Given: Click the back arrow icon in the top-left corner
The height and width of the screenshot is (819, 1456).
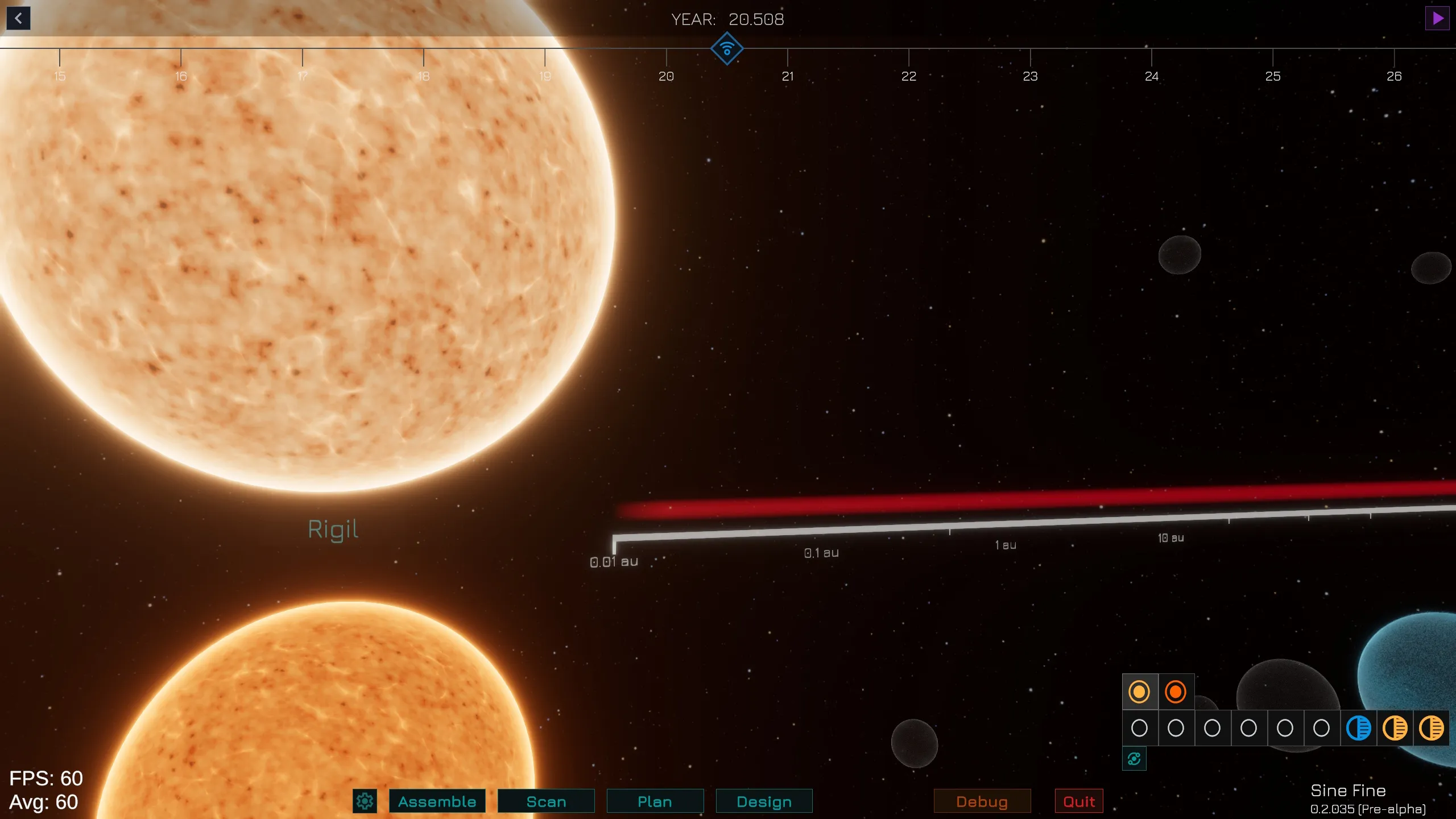Looking at the screenshot, I should [18, 18].
